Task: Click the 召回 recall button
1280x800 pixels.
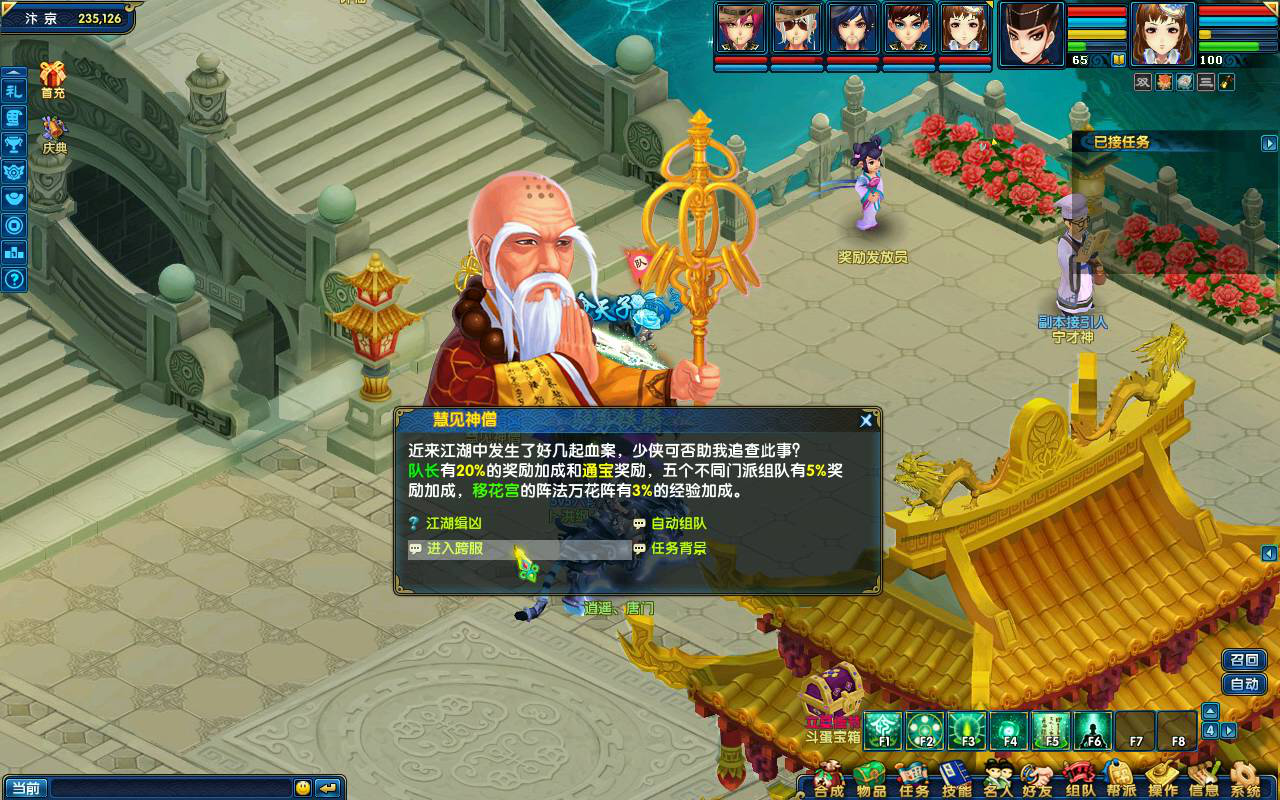Action: [x=1244, y=660]
